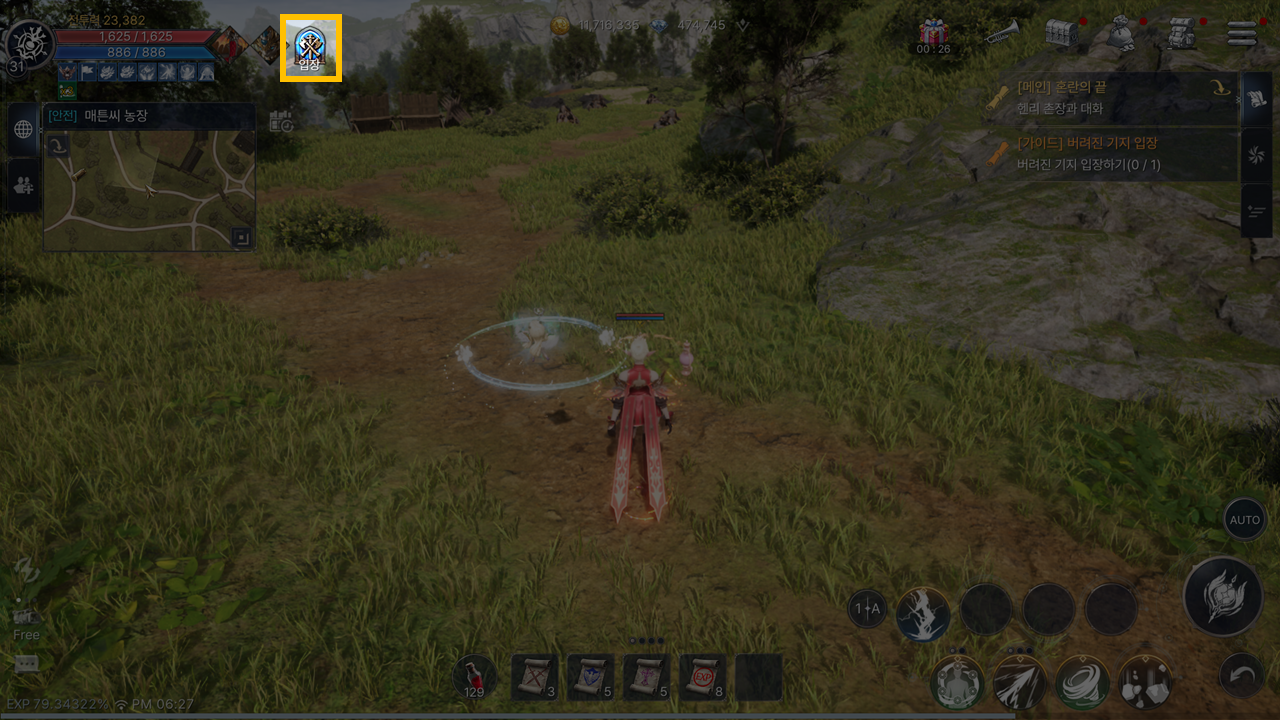Switch to the quest scroll tab
1280x720 pixels.
point(1256,99)
